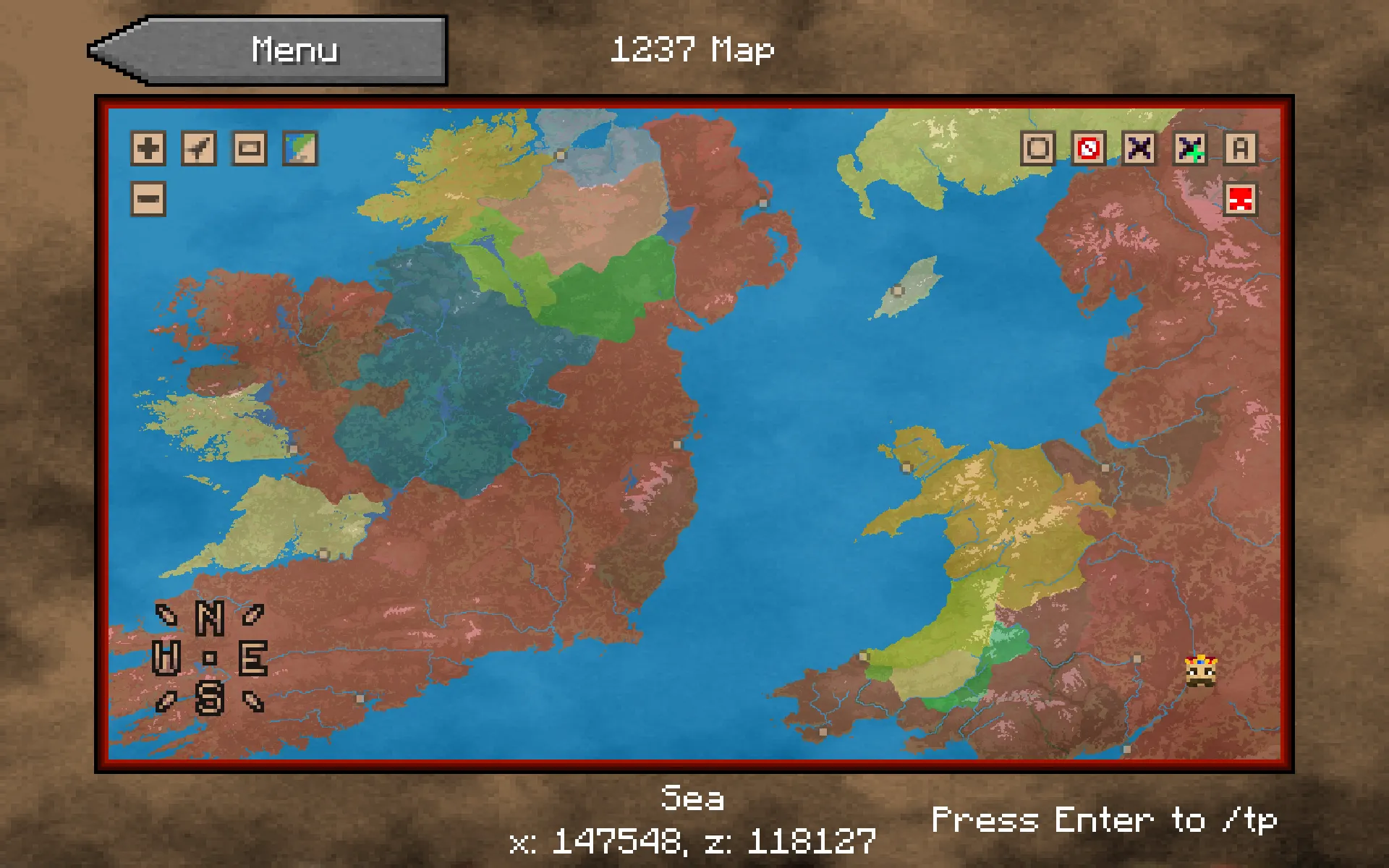This screenshot has height=868, width=1389.
Task: Click the empty square map button
Action: pos(1038,149)
